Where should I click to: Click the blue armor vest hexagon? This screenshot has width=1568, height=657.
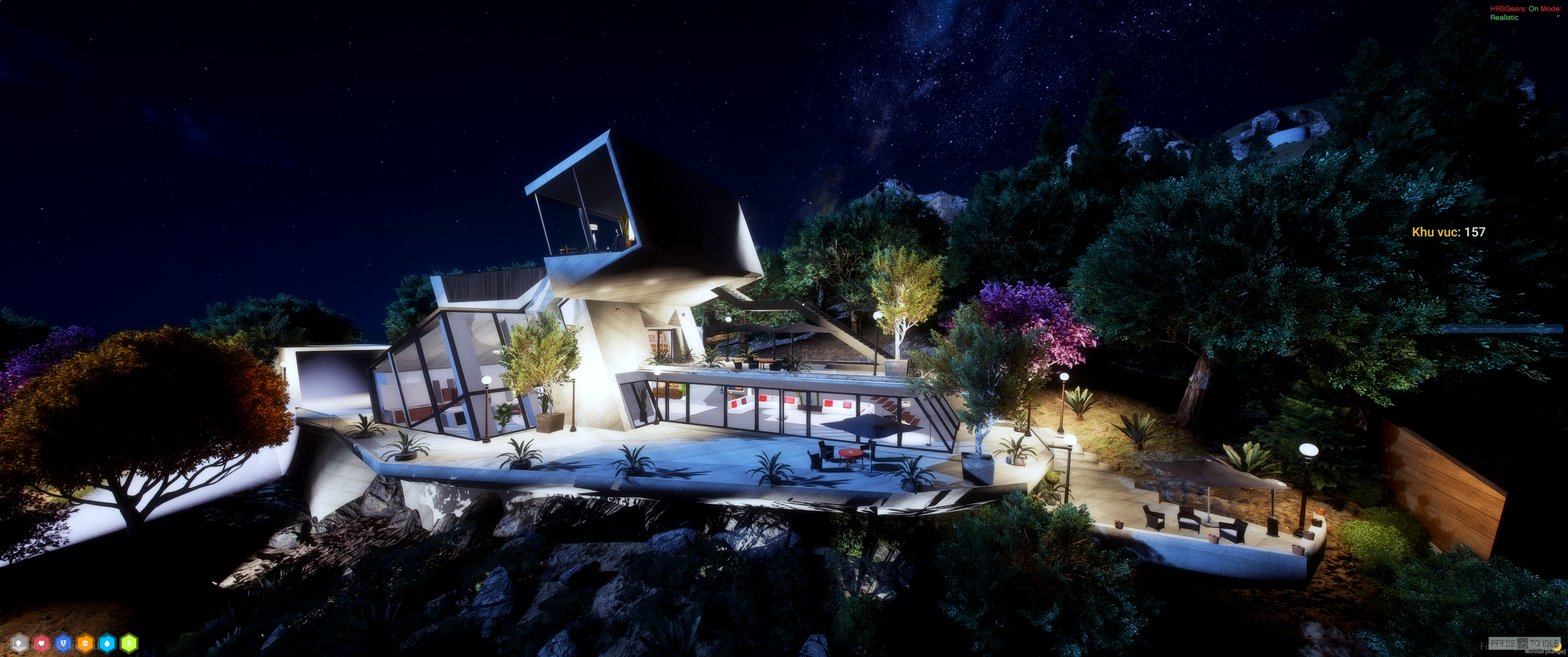63,643
